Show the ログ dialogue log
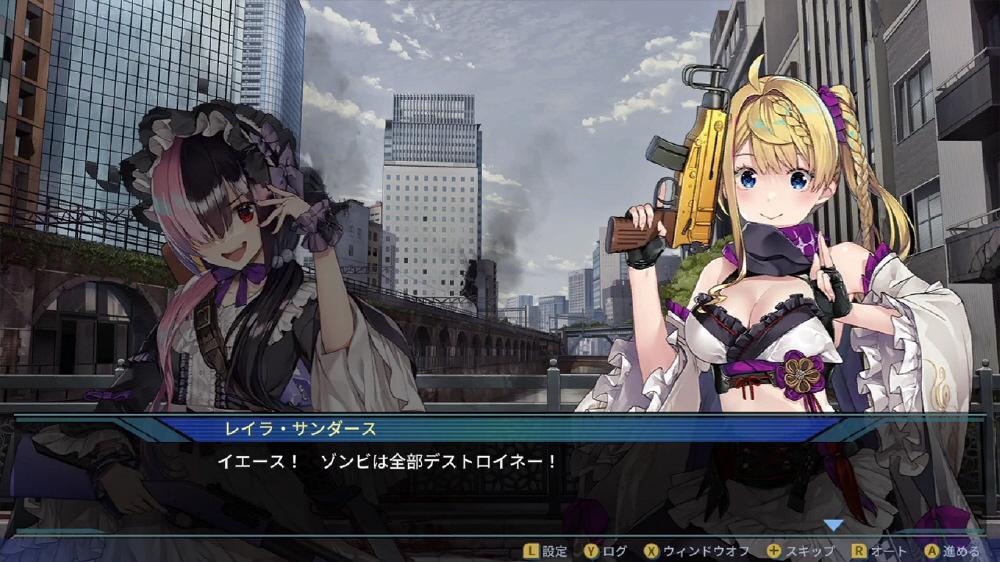Image resolution: width=1000 pixels, height=562 pixels. point(607,551)
